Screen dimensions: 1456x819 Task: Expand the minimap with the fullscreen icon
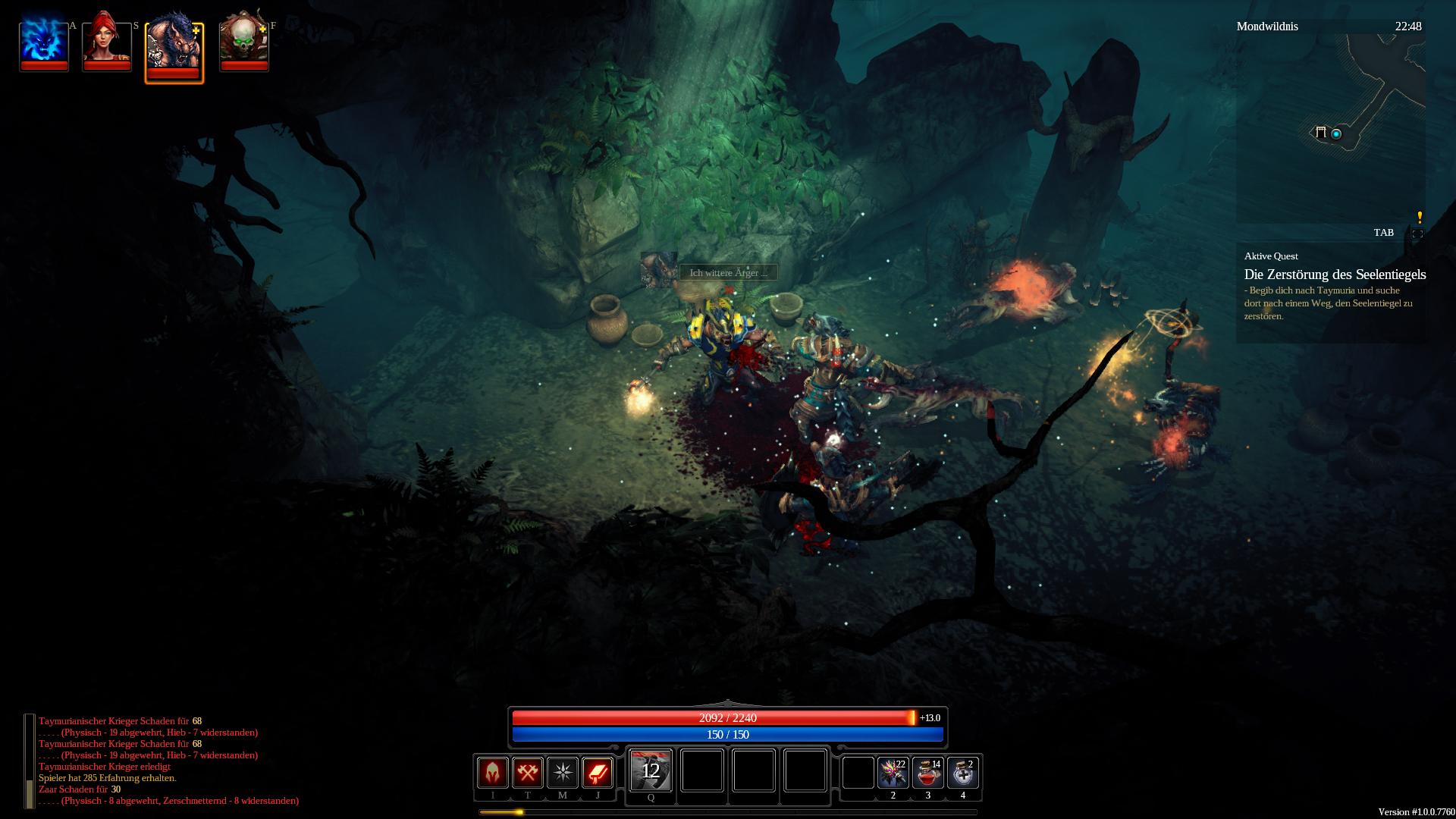click(1417, 234)
